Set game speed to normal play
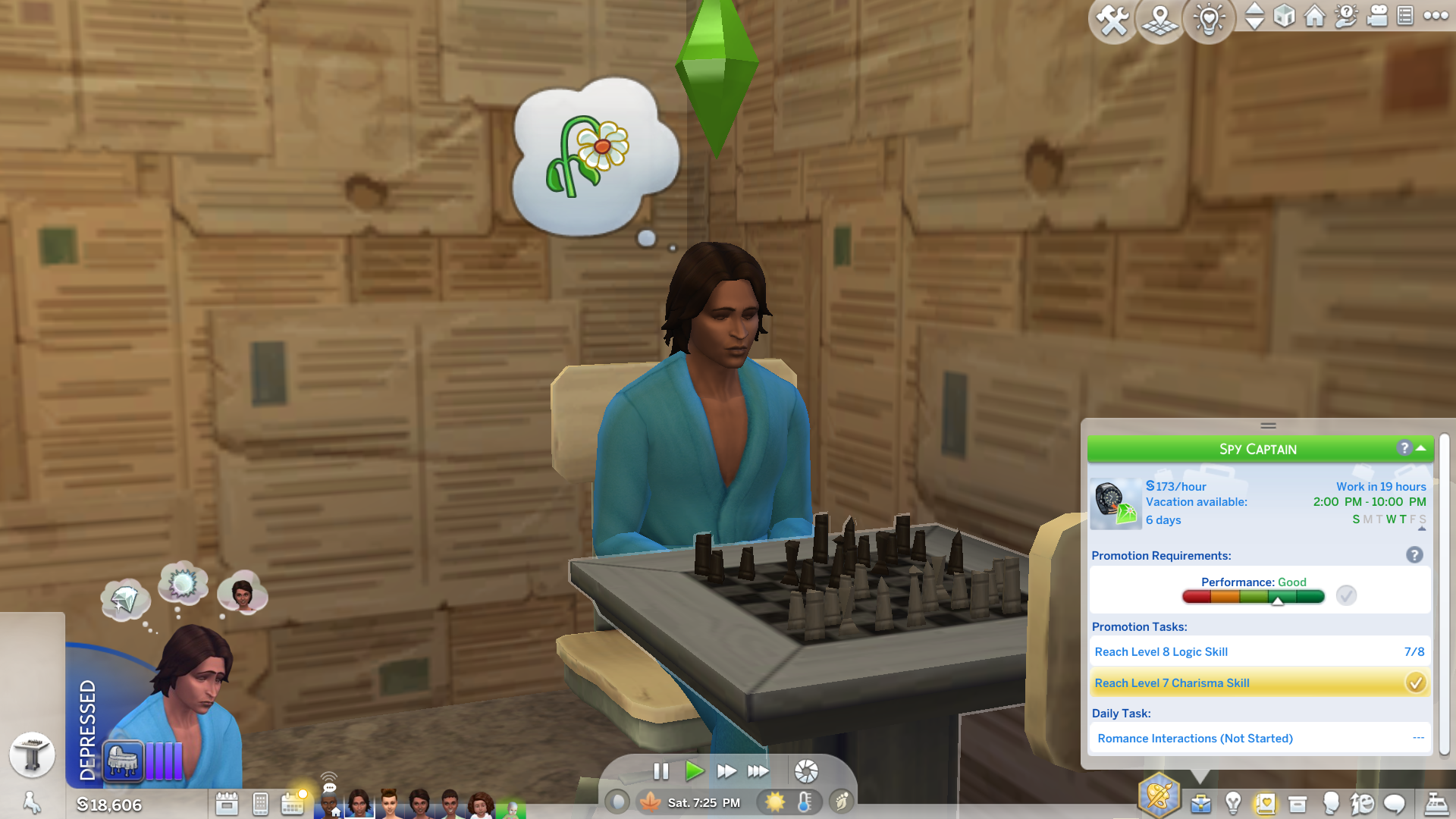Screen dimensions: 1456x819 click(693, 771)
